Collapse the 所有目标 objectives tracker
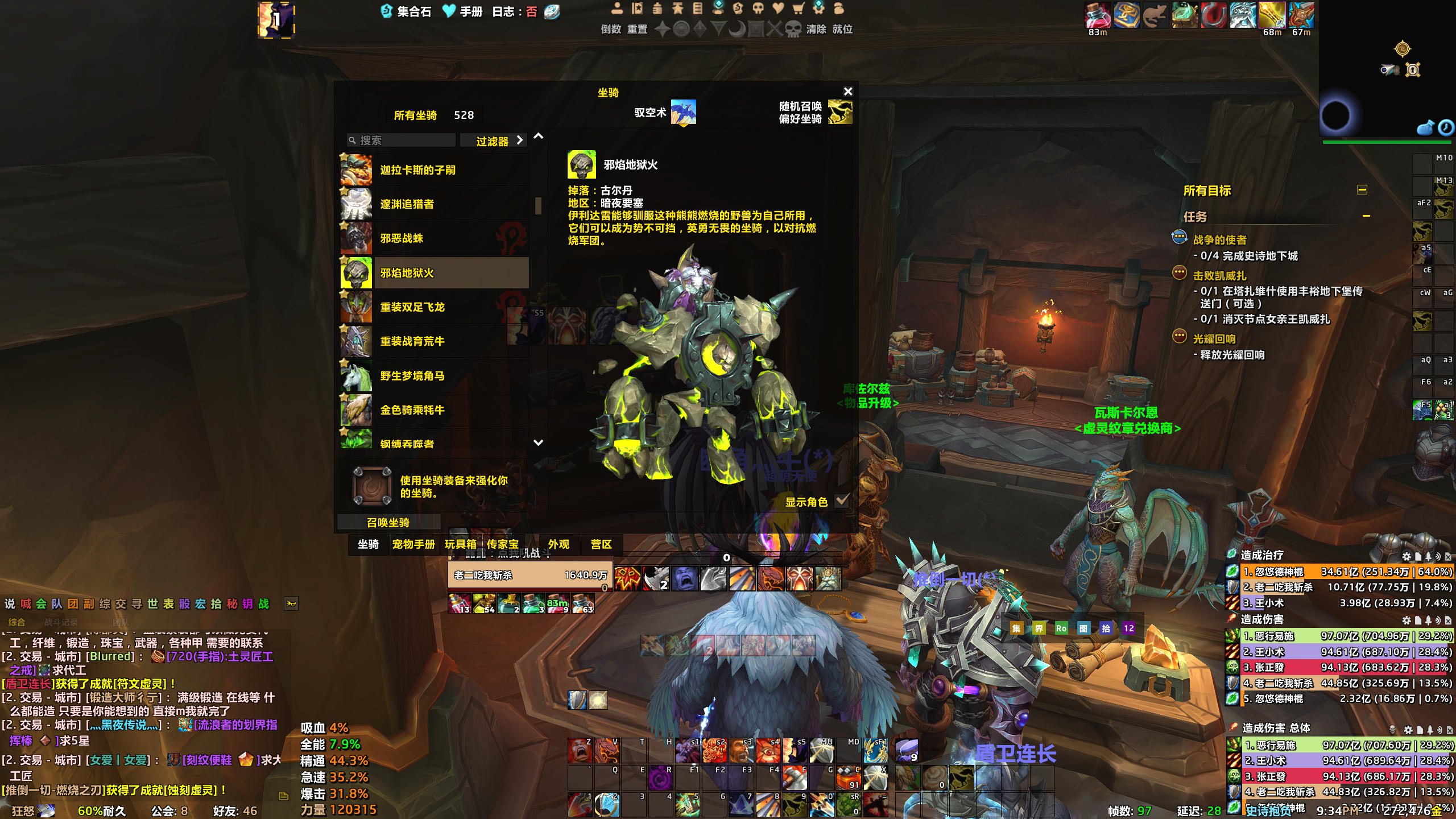Screen dimensions: 1456x819 point(1362,190)
